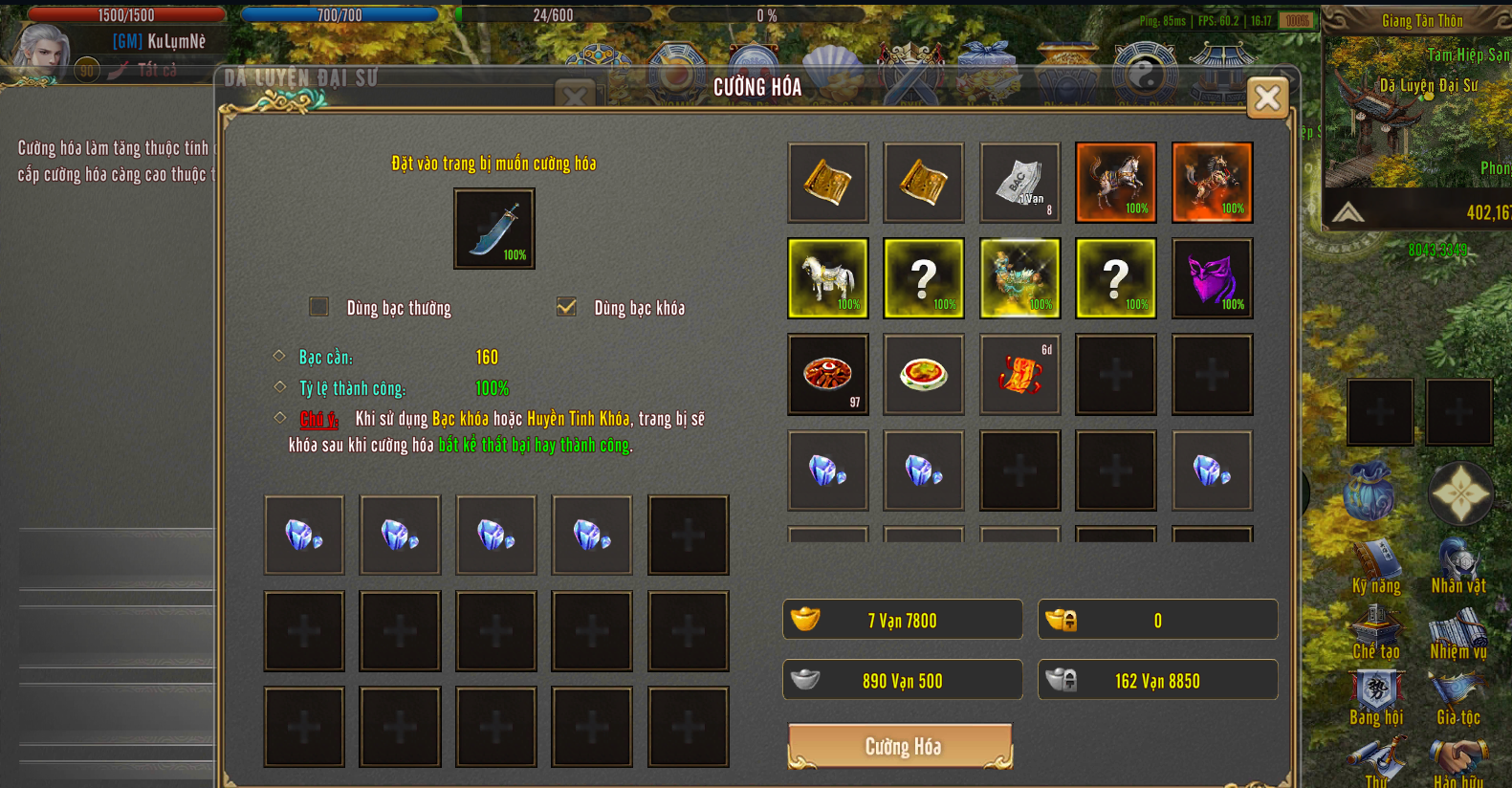
Task: Select the red scroll item marked 6d
Action: click(x=1020, y=374)
